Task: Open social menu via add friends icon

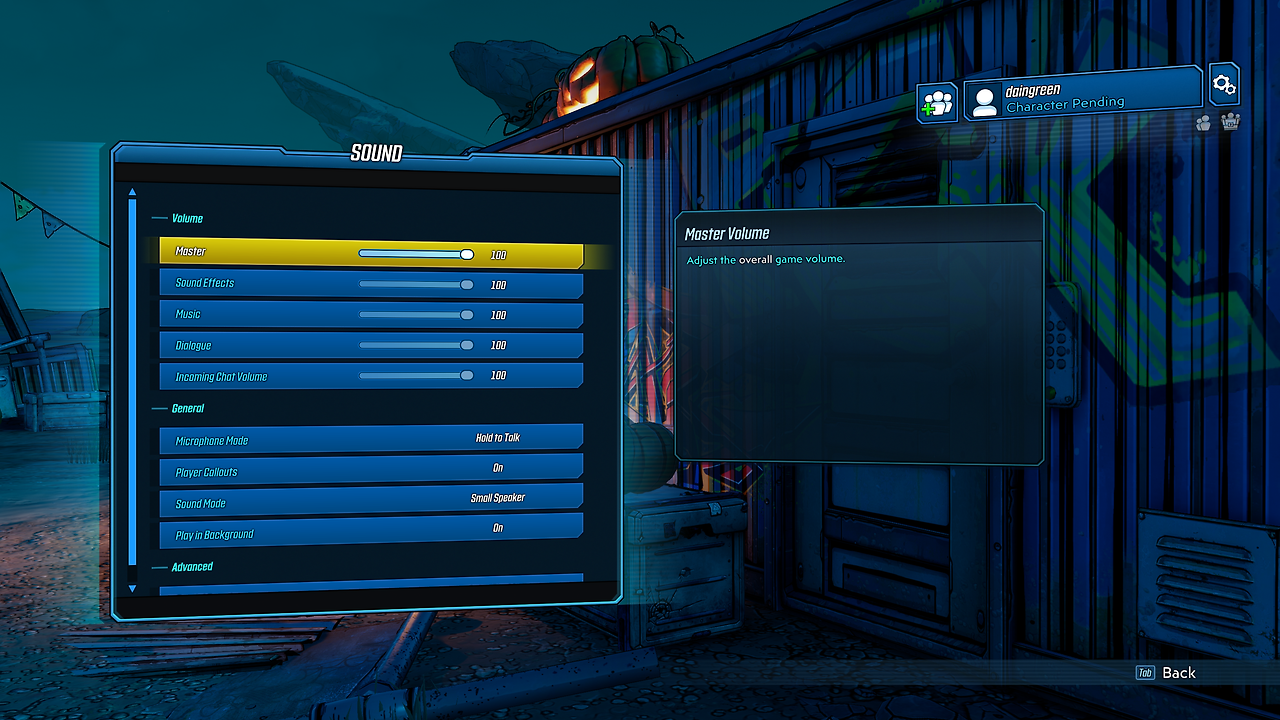Action: coord(936,103)
